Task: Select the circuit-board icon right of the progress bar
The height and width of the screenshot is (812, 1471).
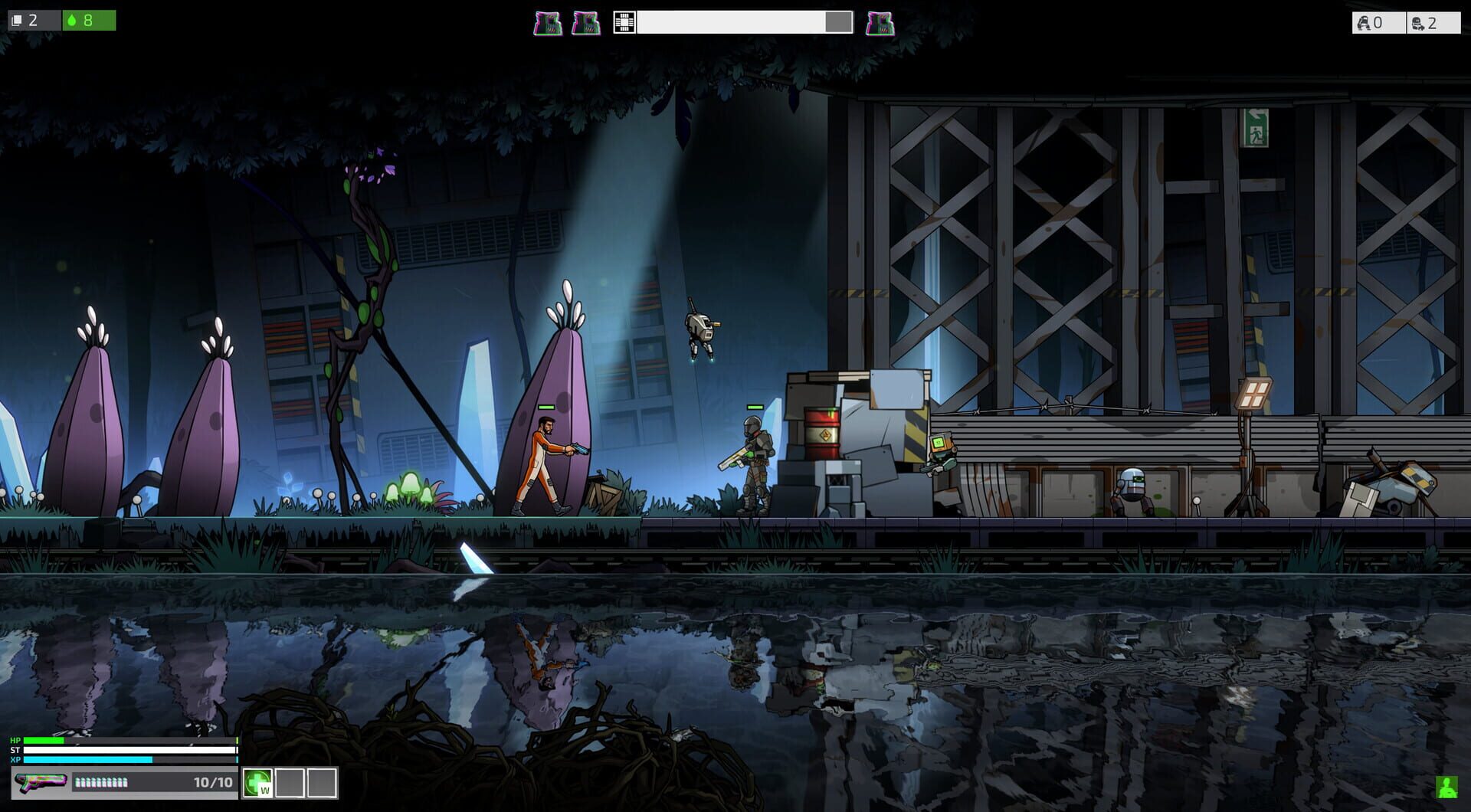Action: pyautogui.click(x=880, y=24)
